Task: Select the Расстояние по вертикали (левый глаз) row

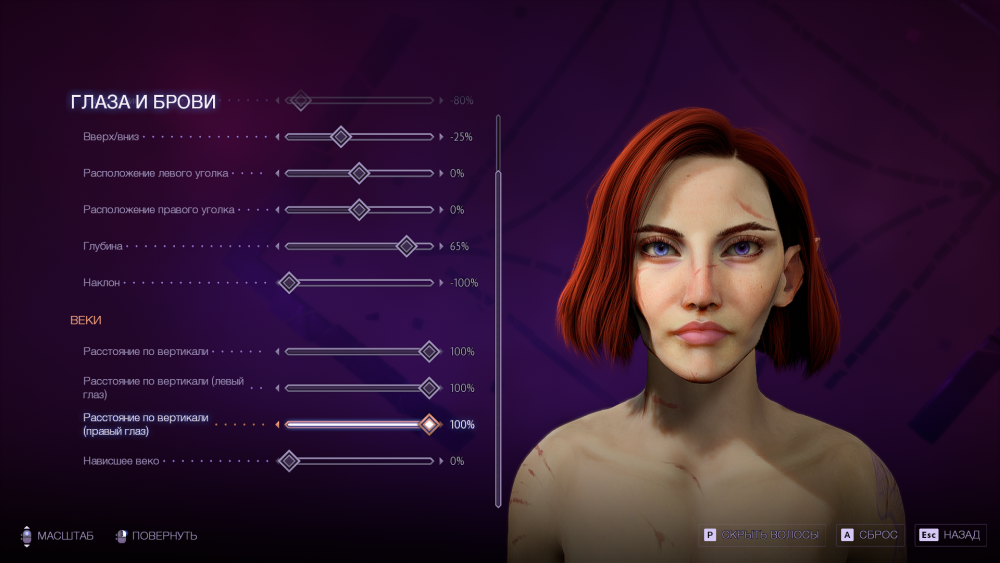Action: (163, 388)
